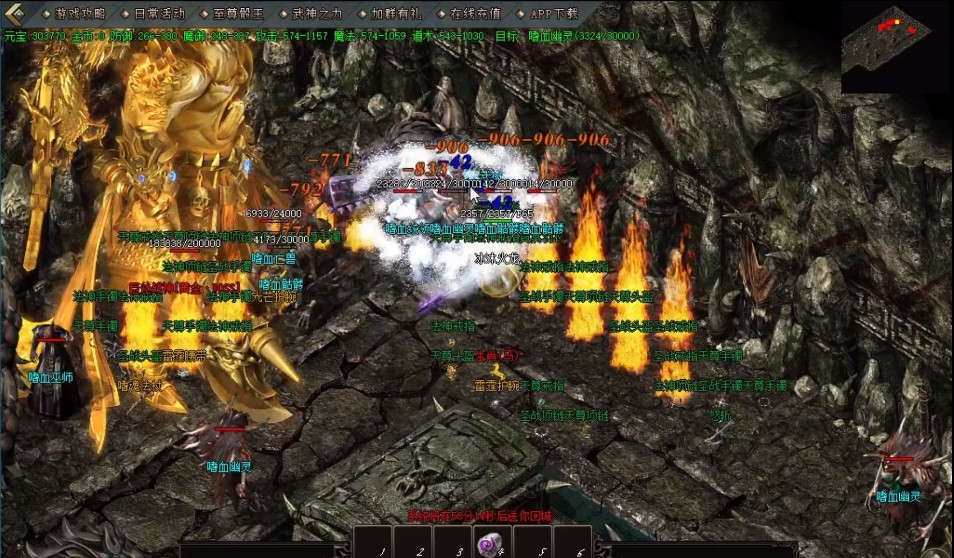Use the purple scroll in hotbar slot 4
Image resolution: width=954 pixels, height=558 pixels.
click(x=489, y=545)
